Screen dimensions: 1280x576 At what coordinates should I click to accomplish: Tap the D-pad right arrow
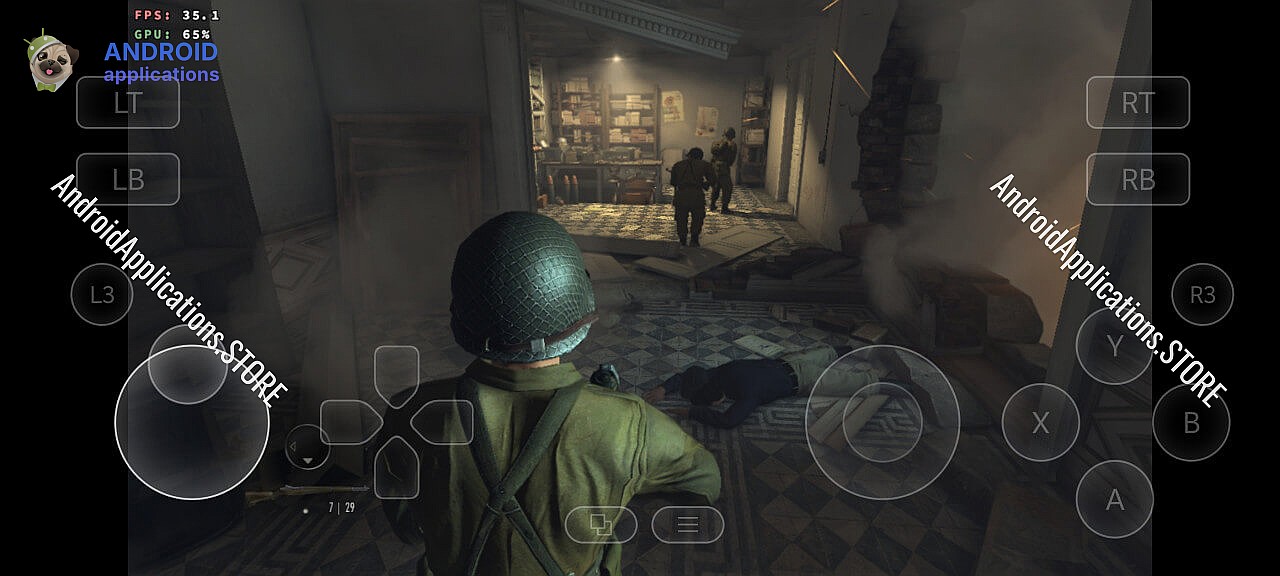(x=443, y=422)
